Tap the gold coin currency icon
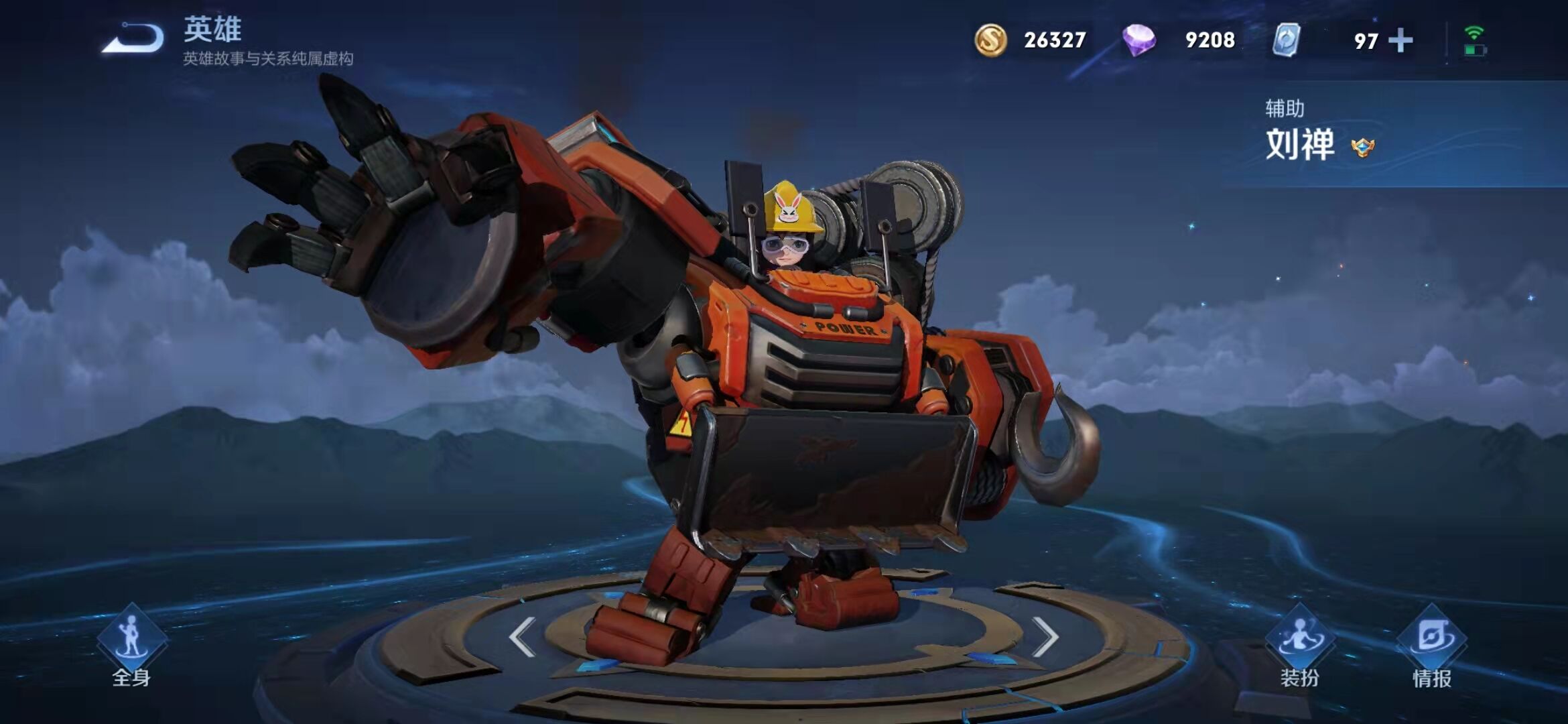The width and height of the screenshot is (1568, 724). [990, 40]
